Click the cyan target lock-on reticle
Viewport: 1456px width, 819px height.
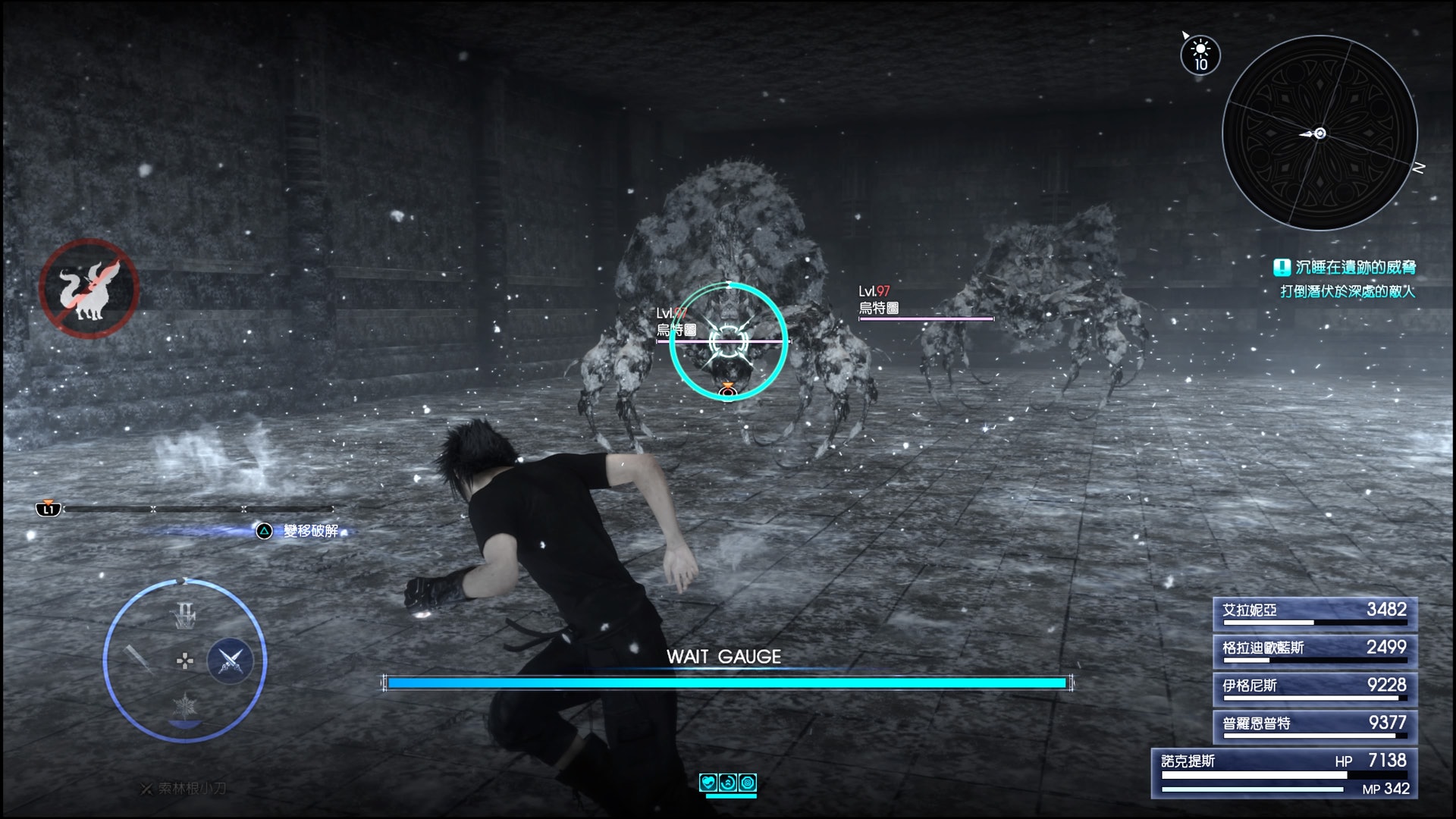point(728,341)
